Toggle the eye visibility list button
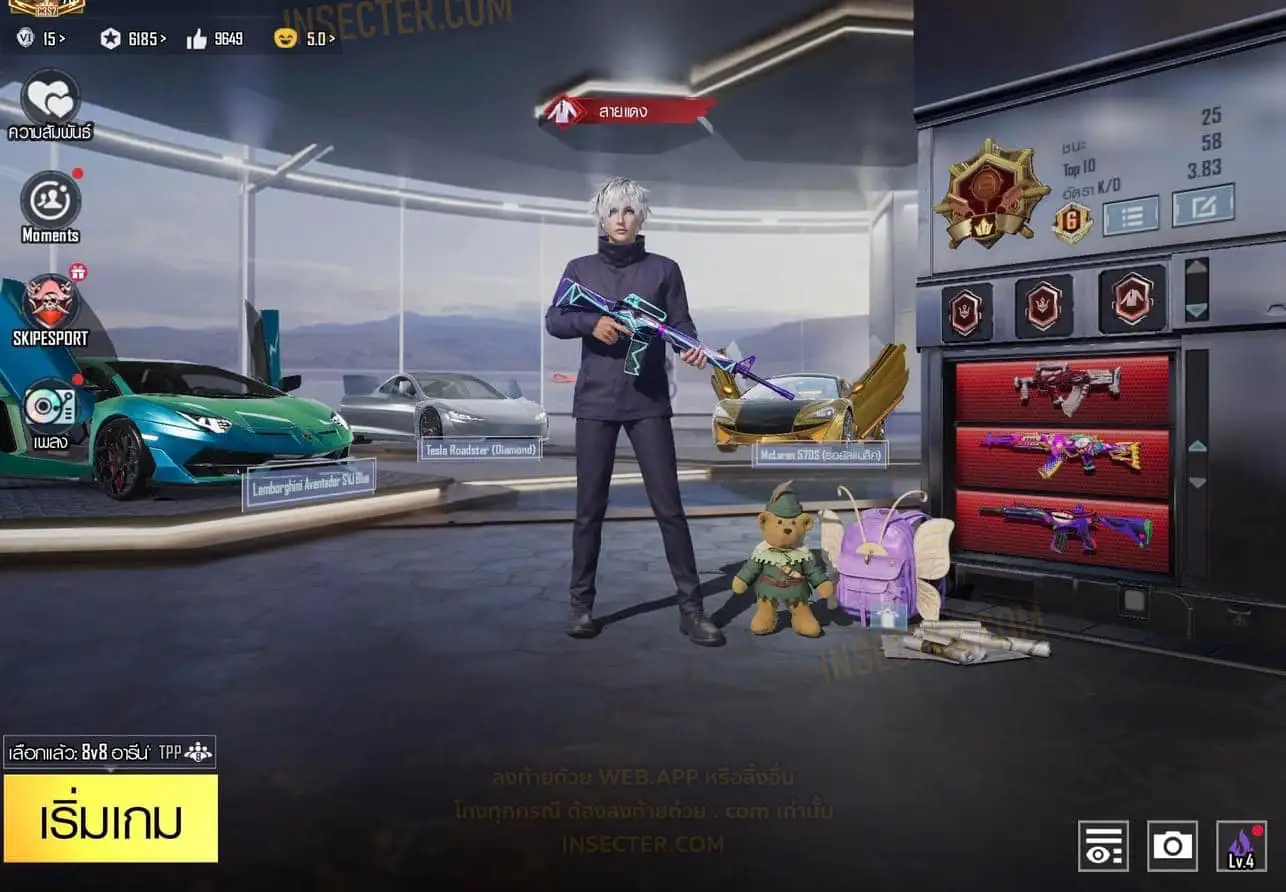 tap(1103, 846)
